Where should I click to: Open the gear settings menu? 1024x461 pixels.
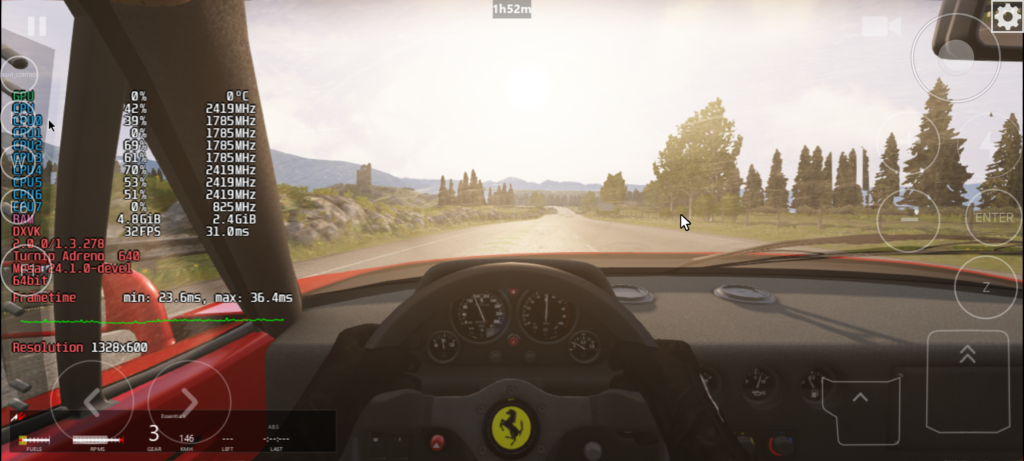coord(1007,15)
